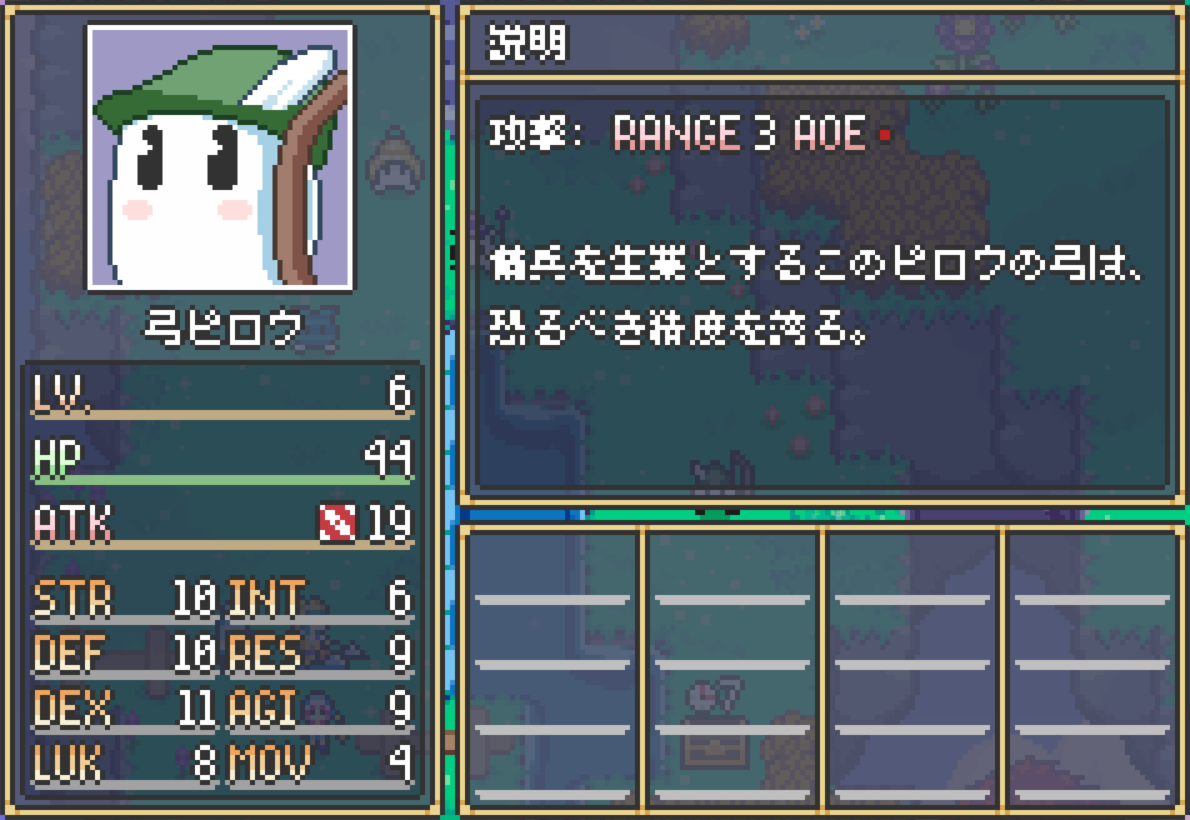The height and width of the screenshot is (820, 1190).
Task: Open the 説明 description header
Action: click(x=526, y=43)
